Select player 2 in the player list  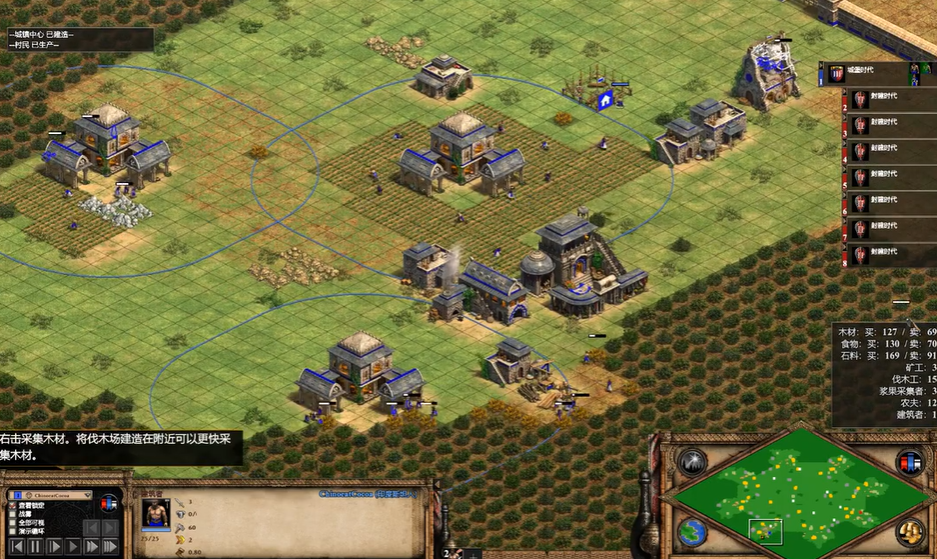tap(880, 99)
